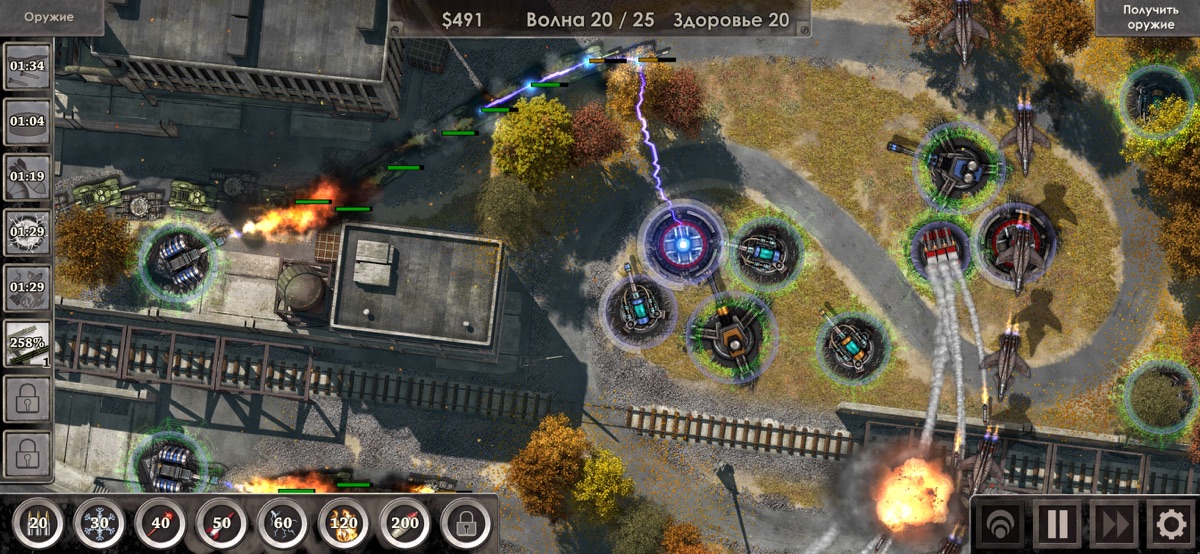Toggle the tower range signal button
The width and height of the screenshot is (1200, 554).
(998, 523)
